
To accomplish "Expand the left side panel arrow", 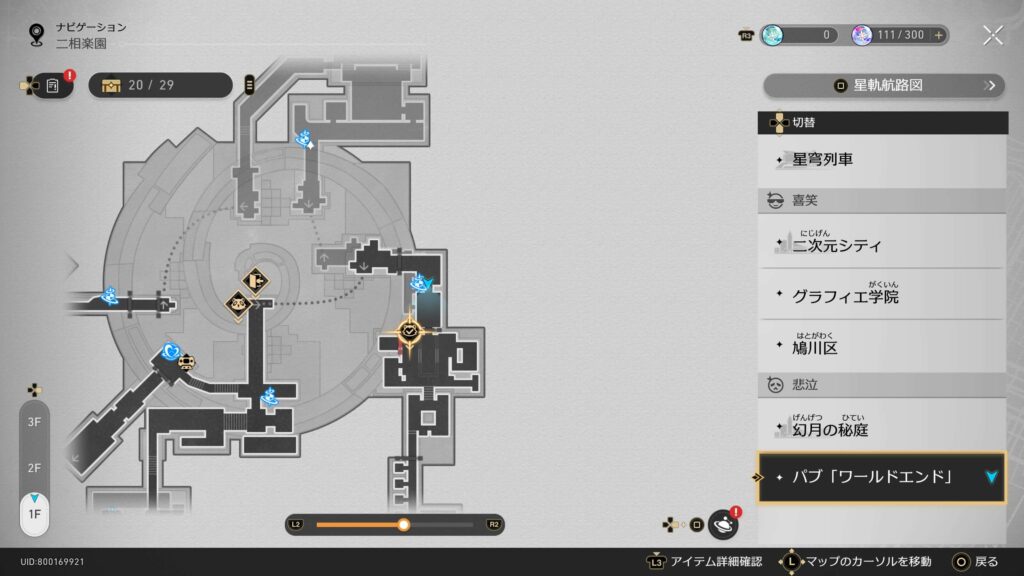I will click(x=71, y=266).
